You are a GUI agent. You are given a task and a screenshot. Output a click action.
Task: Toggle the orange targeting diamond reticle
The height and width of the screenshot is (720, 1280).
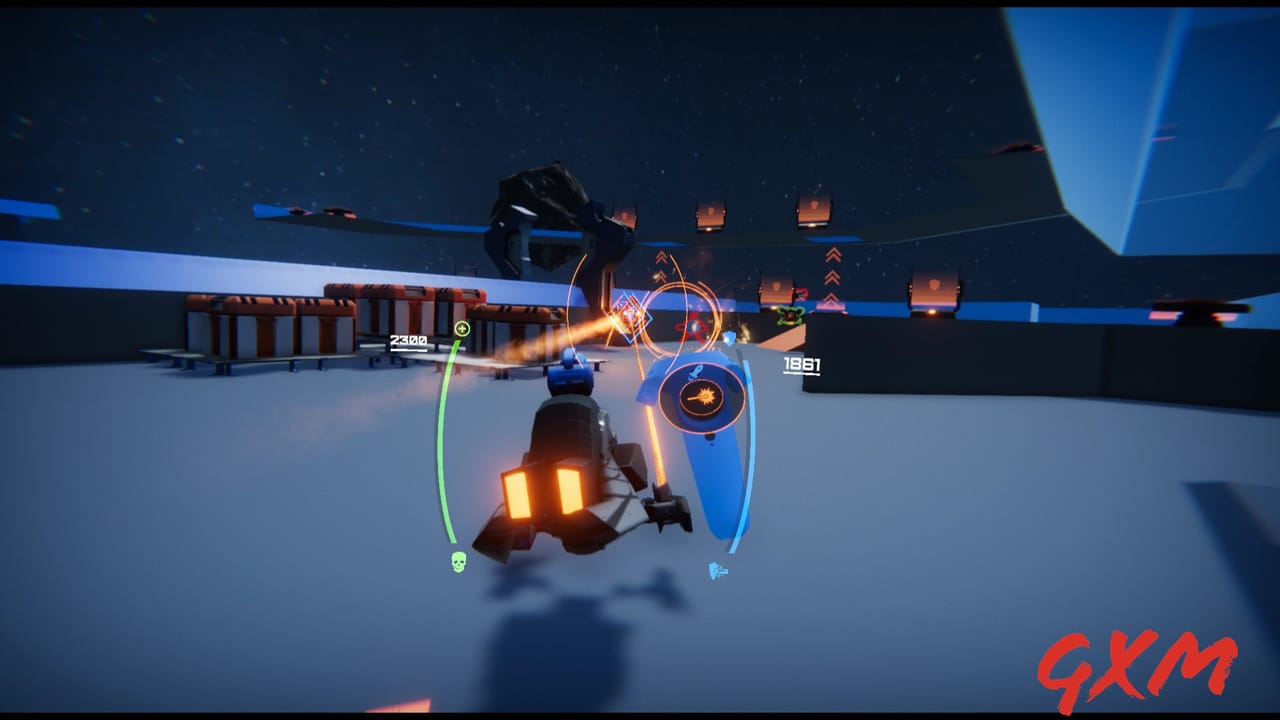[630, 317]
